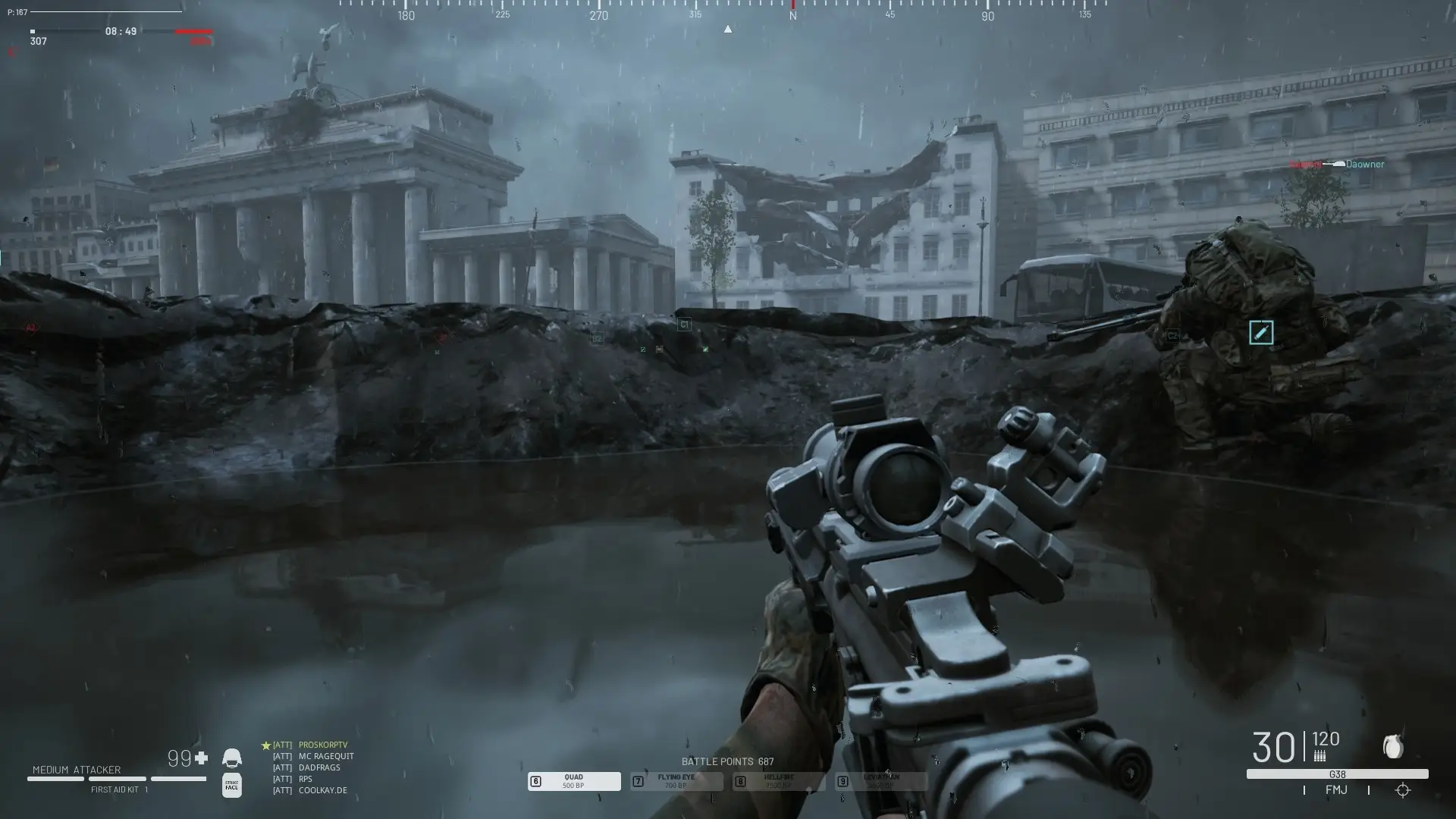Image resolution: width=1456 pixels, height=819 pixels.
Task: Select COOLKAY.DE in the squad list
Action: pyautogui.click(x=322, y=790)
